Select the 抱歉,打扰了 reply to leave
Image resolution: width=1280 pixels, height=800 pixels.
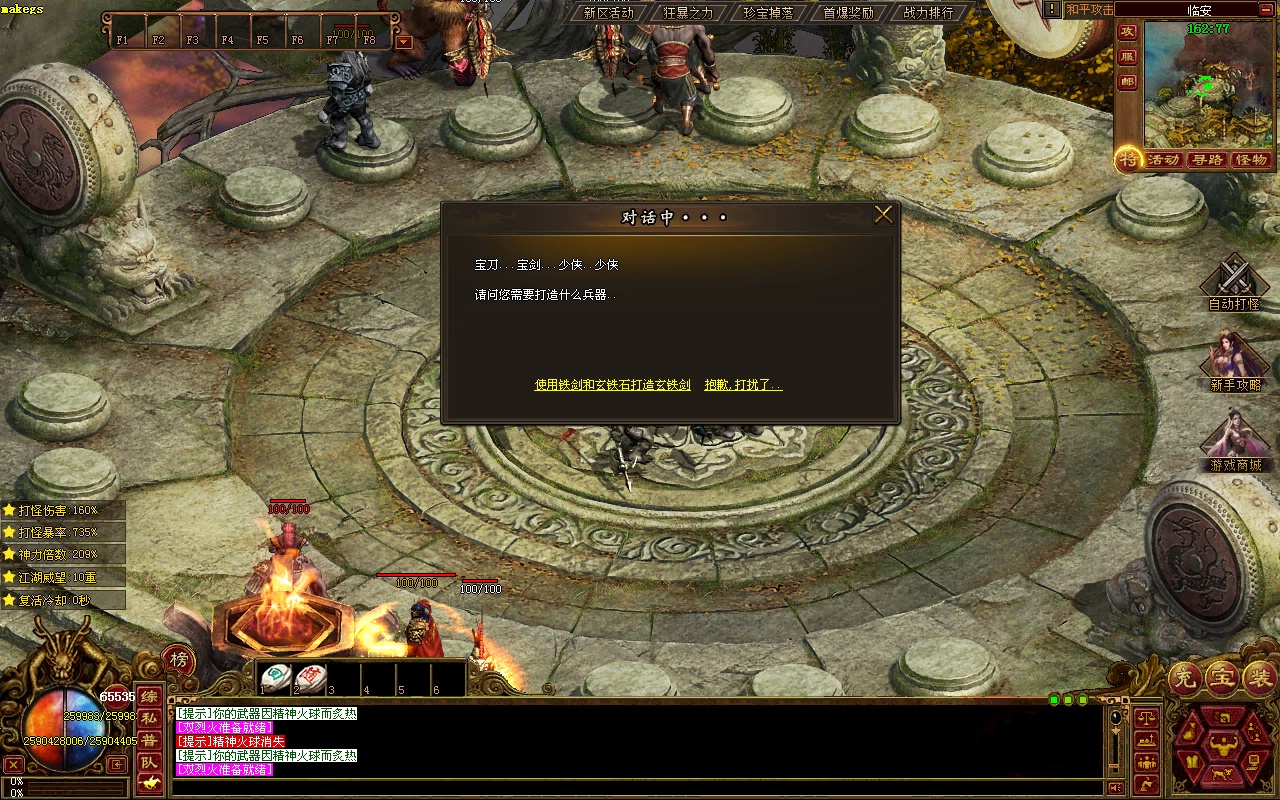pos(743,385)
